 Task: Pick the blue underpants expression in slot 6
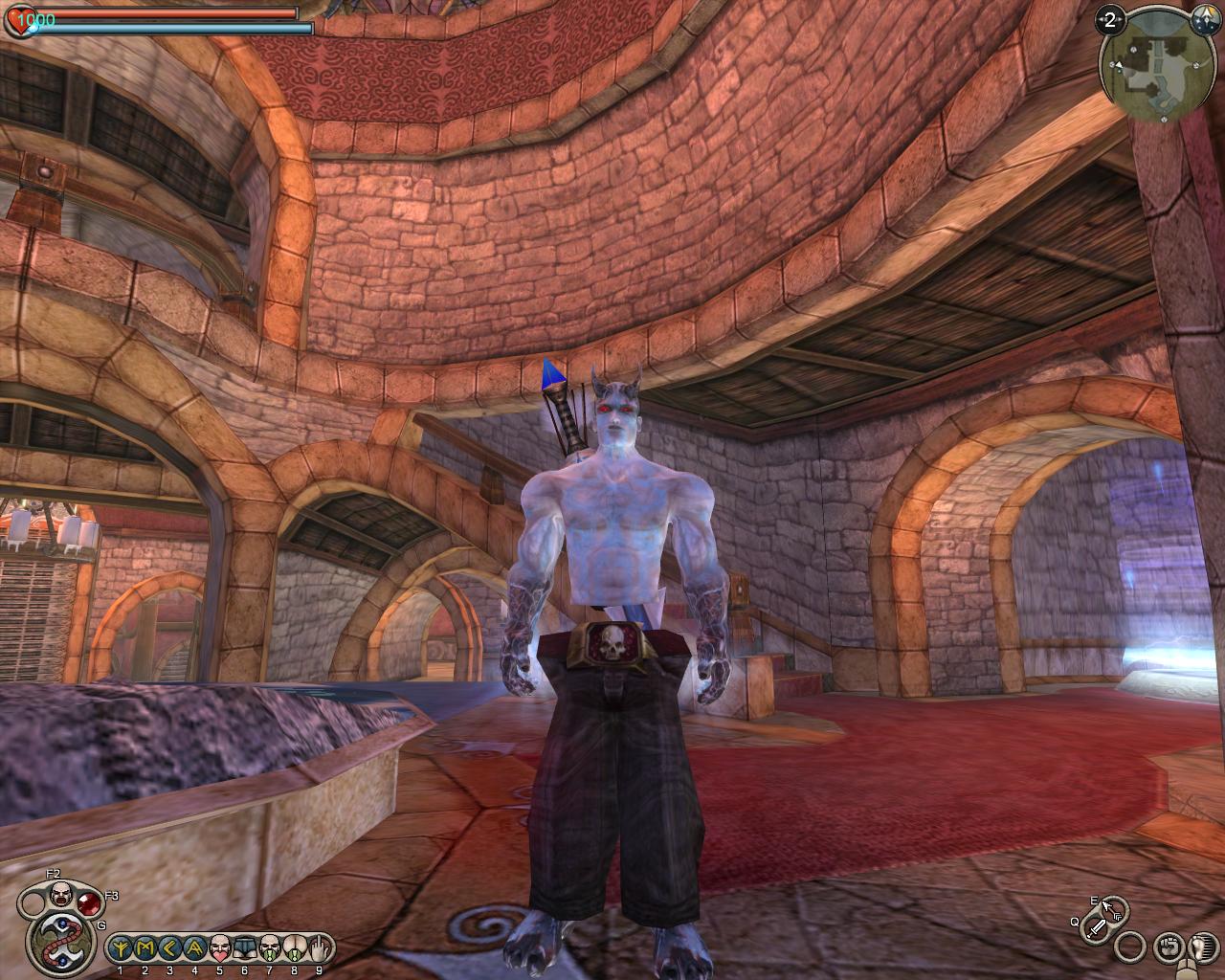click(245, 947)
